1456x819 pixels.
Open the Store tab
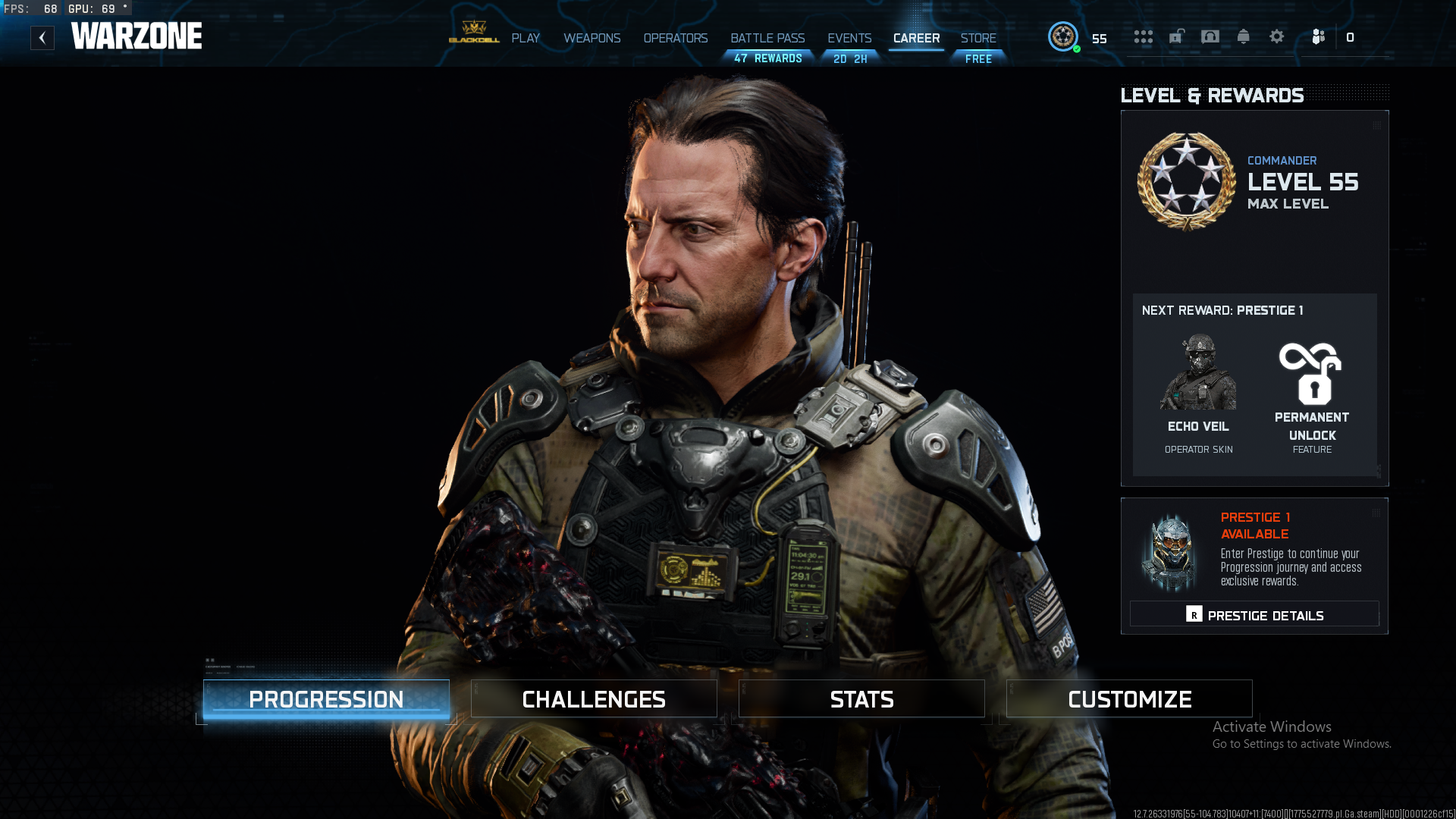point(978,39)
